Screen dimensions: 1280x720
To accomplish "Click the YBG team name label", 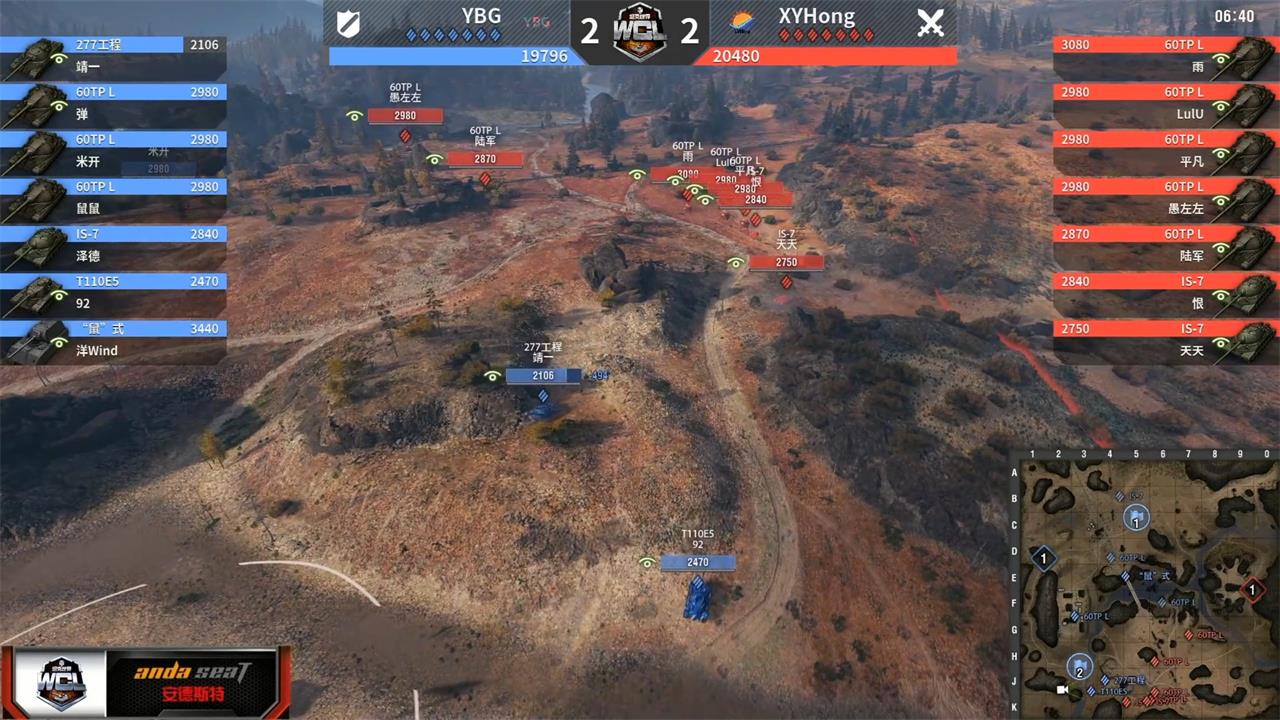I will point(481,16).
